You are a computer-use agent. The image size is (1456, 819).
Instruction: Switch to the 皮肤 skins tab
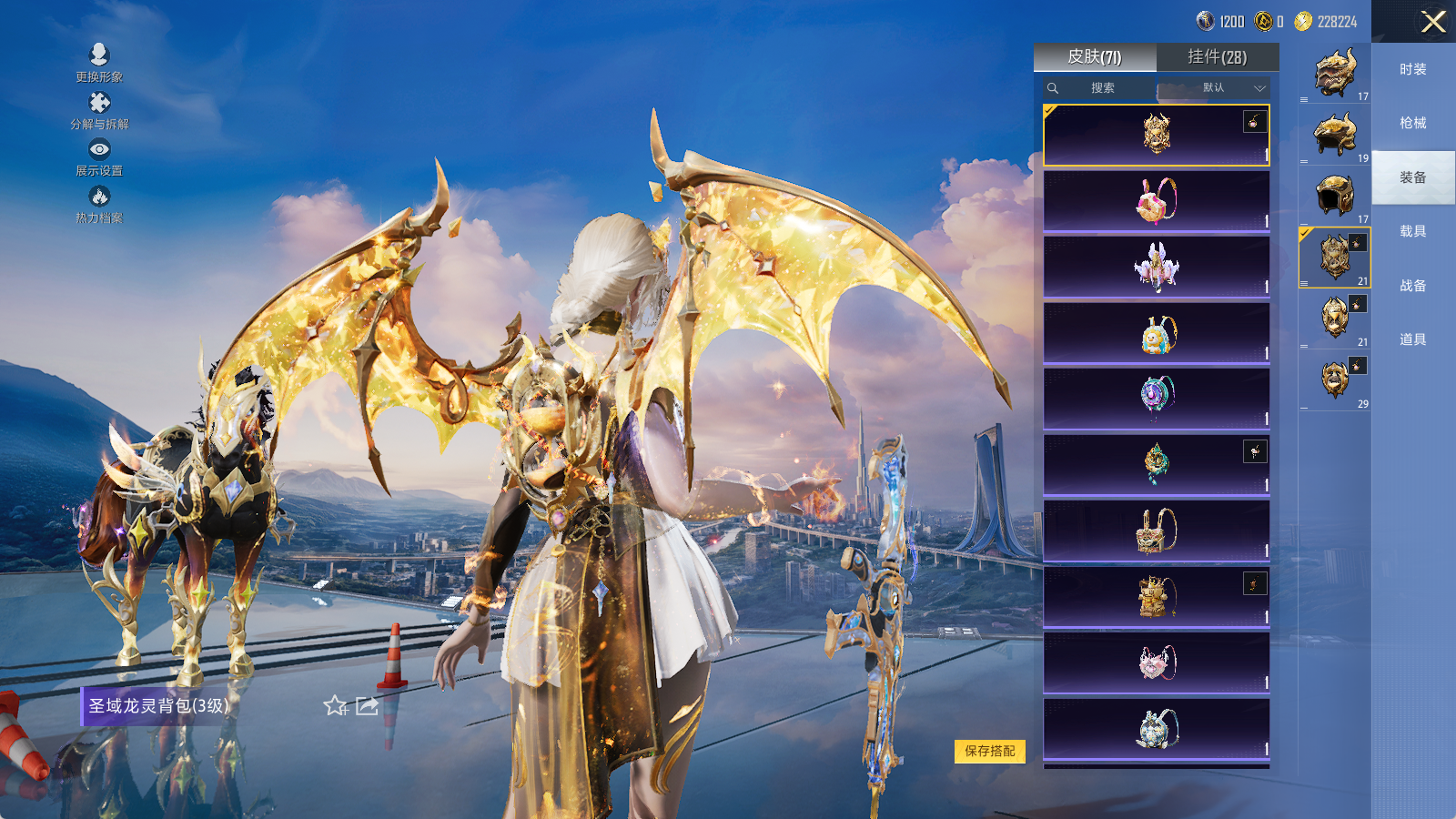(1095, 57)
